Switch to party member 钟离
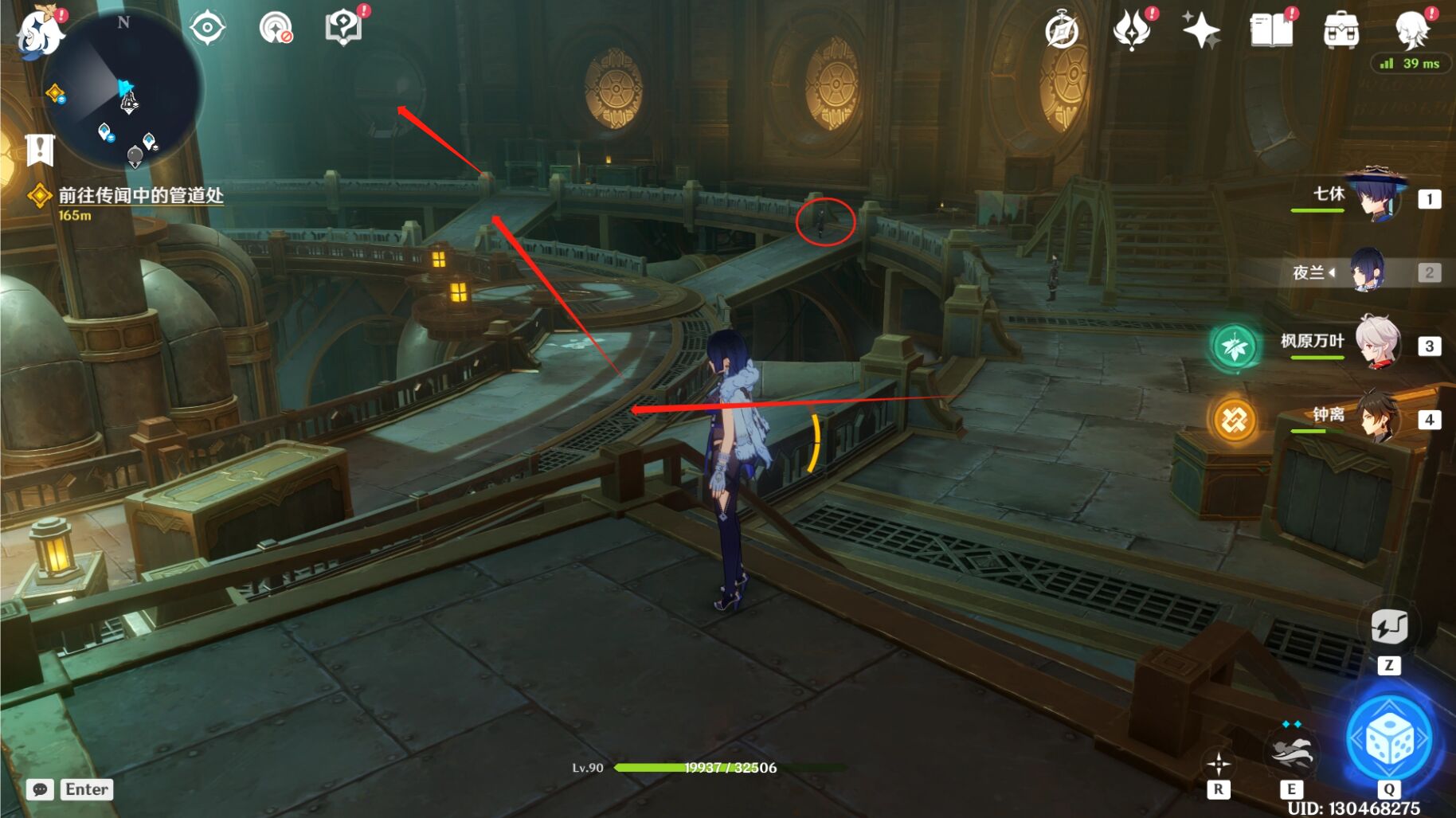 click(x=1376, y=417)
